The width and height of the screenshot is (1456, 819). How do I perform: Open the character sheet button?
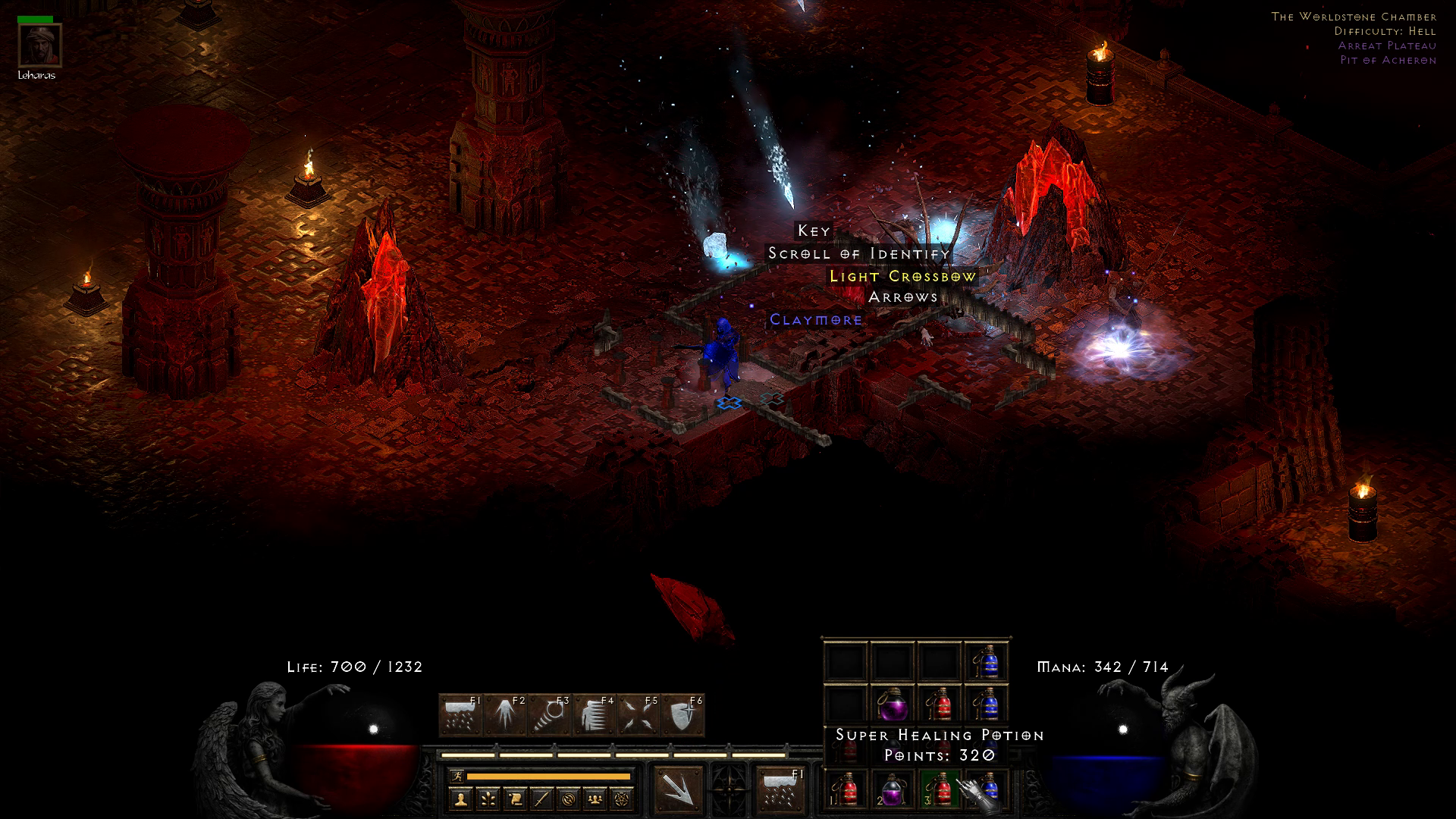click(x=460, y=799)
